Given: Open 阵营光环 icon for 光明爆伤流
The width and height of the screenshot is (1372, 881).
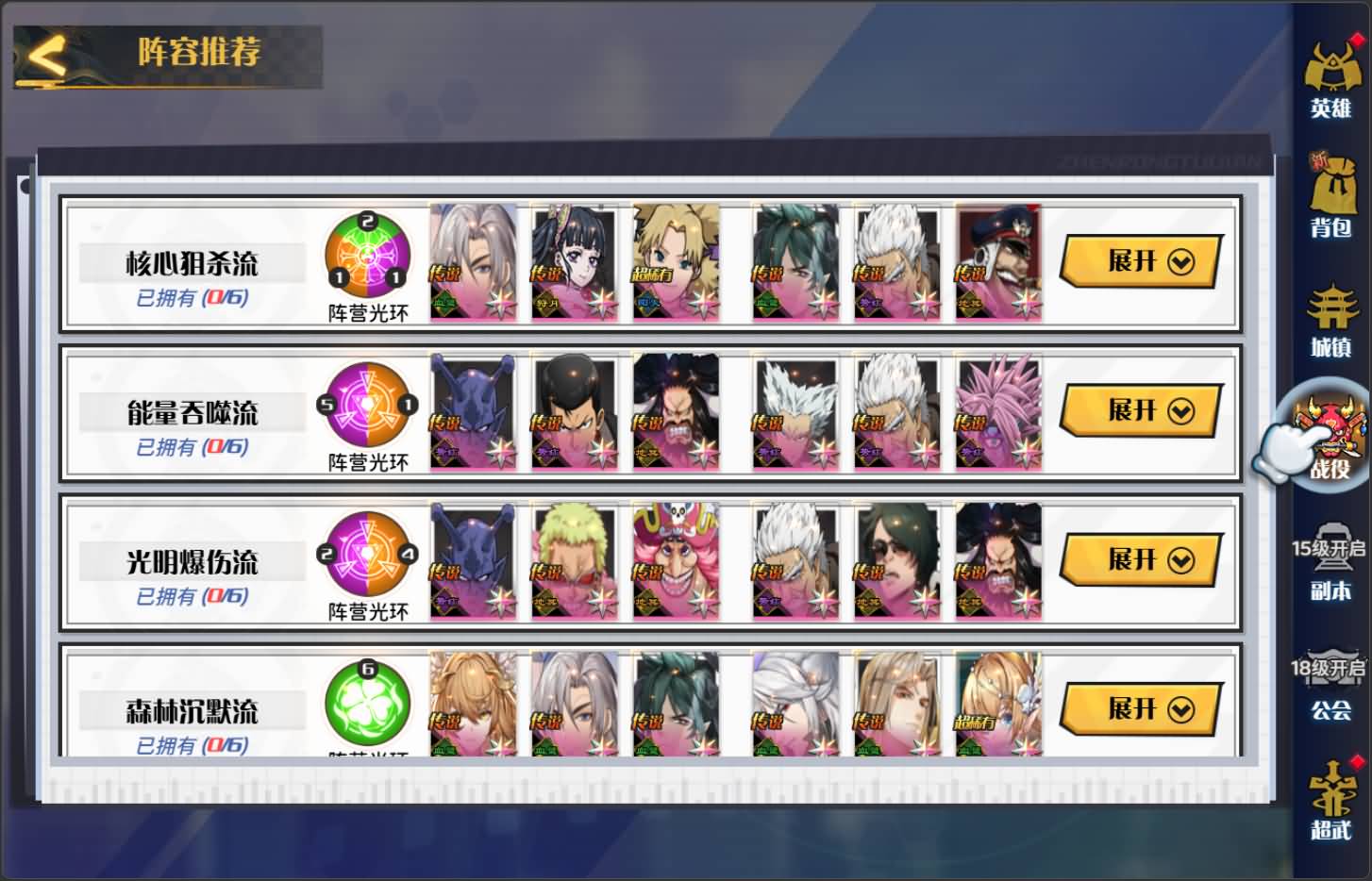Looking at the screenshot, I should click(x=366, y=557).
